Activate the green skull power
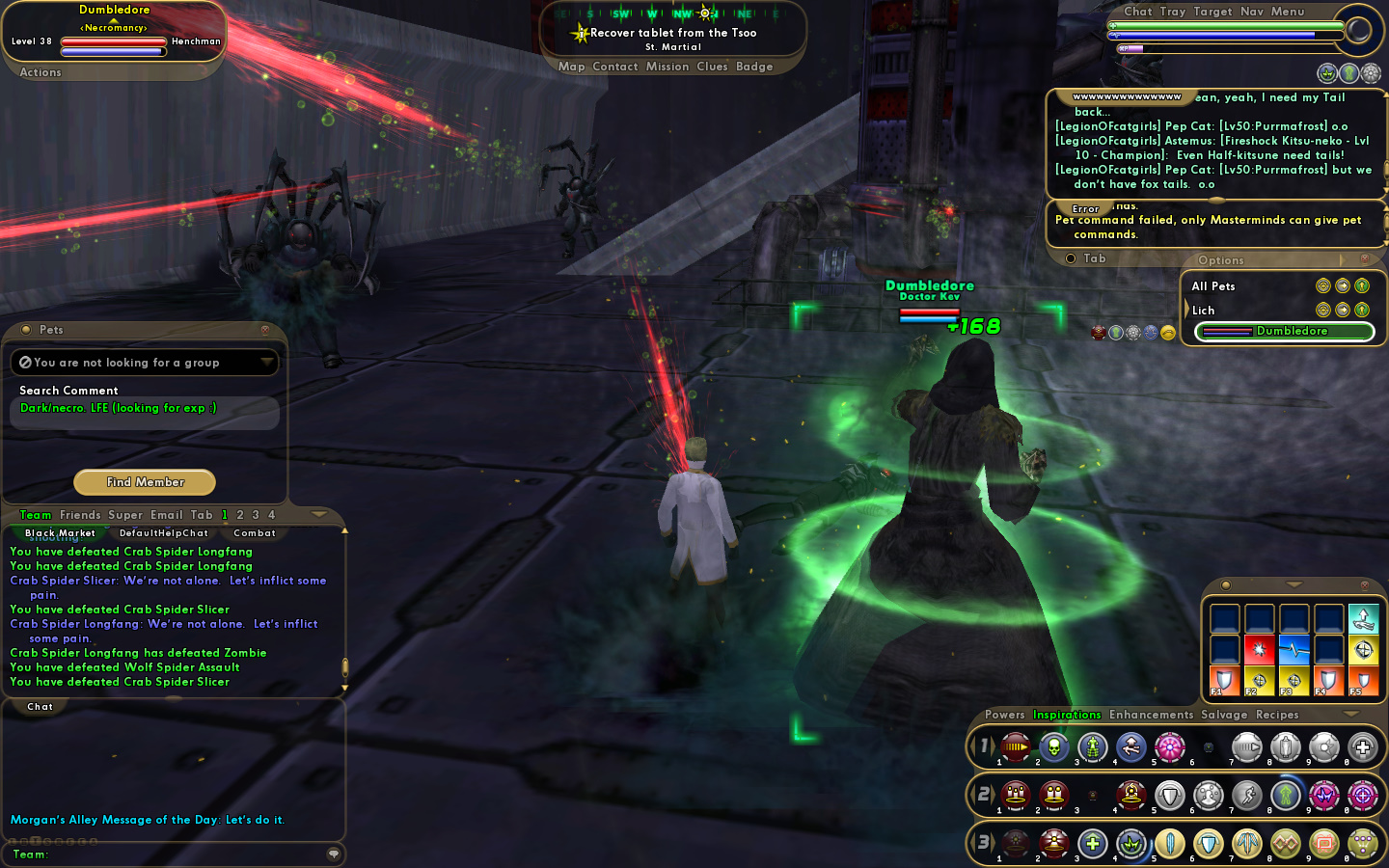 (1054, 746)
